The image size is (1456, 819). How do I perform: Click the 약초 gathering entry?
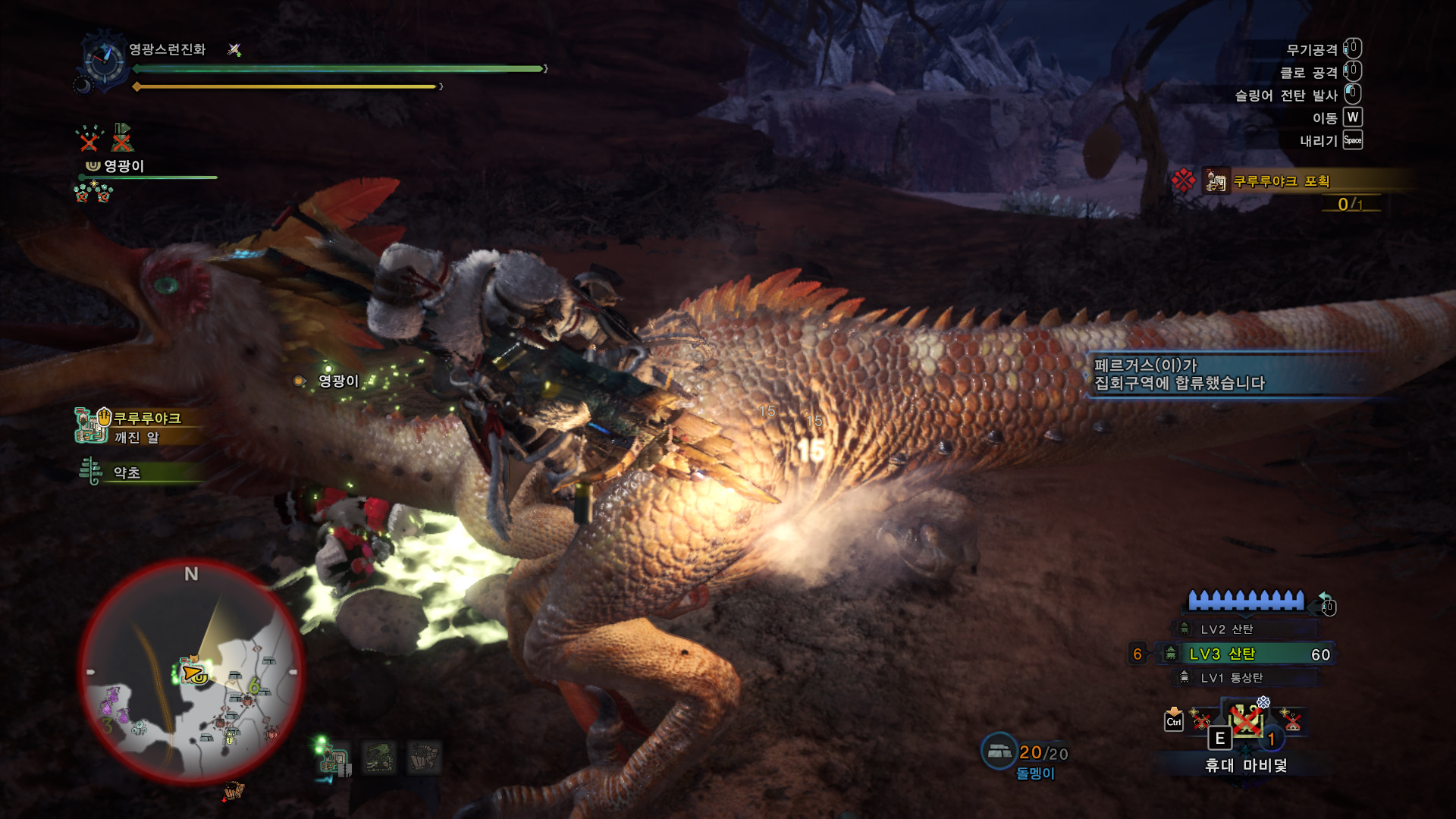[x=126, y=472]
